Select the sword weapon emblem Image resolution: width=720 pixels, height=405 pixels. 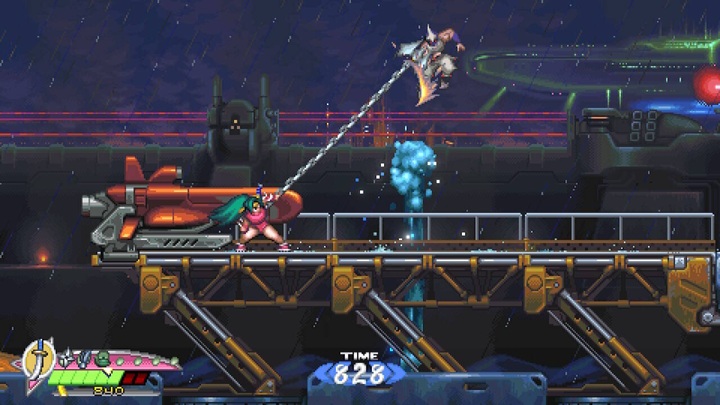(39, 360)
